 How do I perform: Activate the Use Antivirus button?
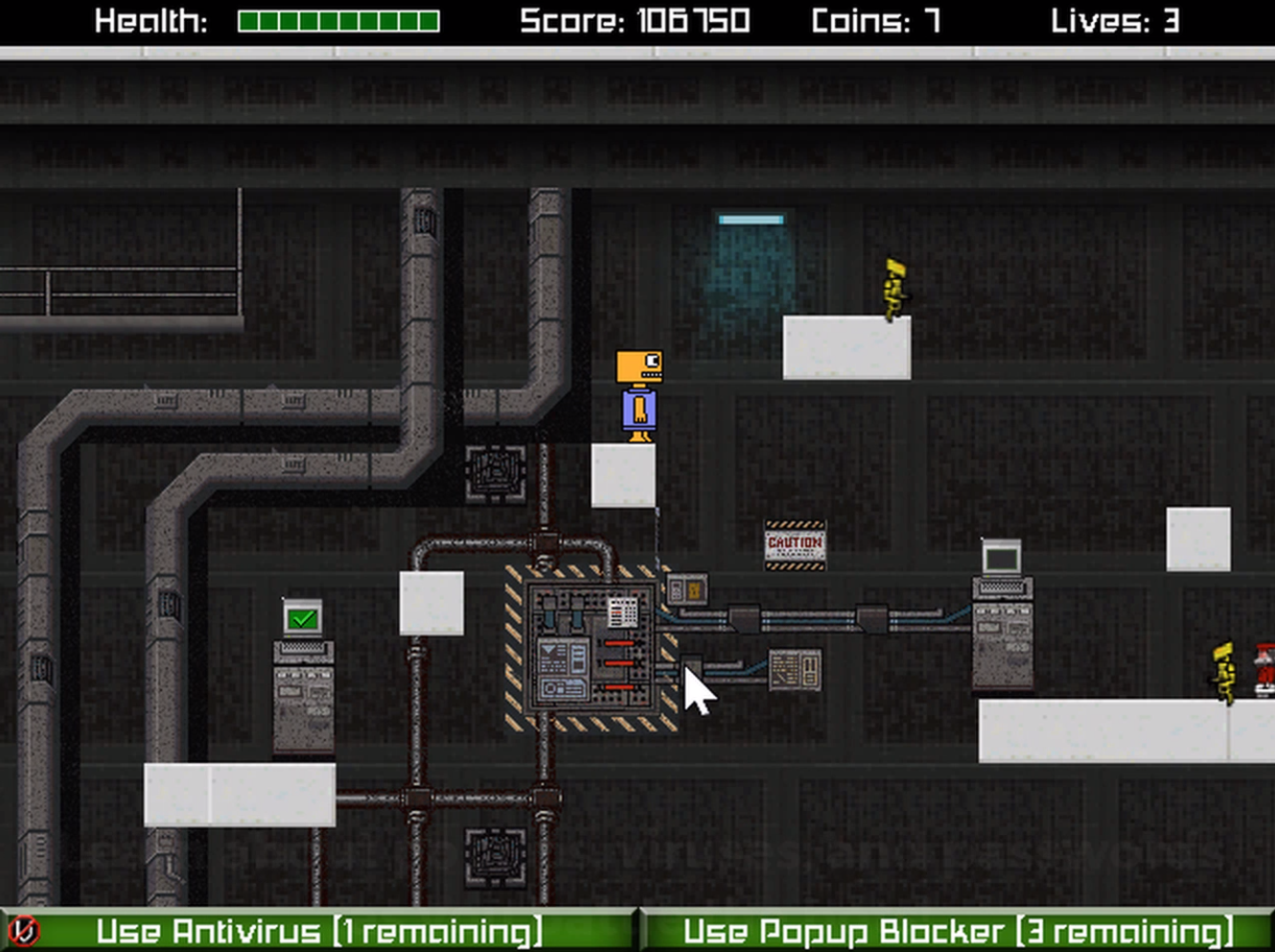(x=318, y=931)
